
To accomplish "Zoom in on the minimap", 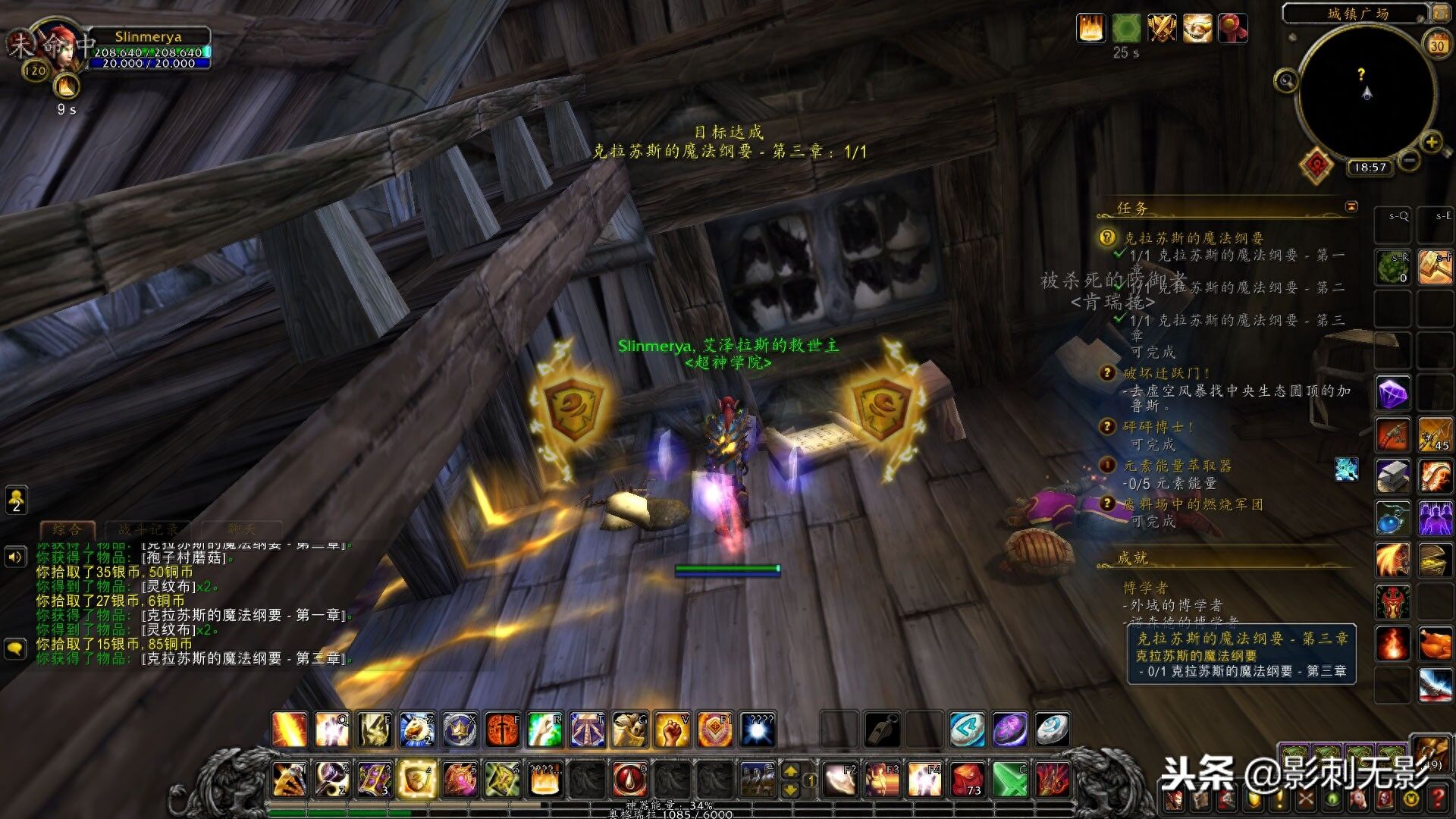I will click(x=1431, y=142).
